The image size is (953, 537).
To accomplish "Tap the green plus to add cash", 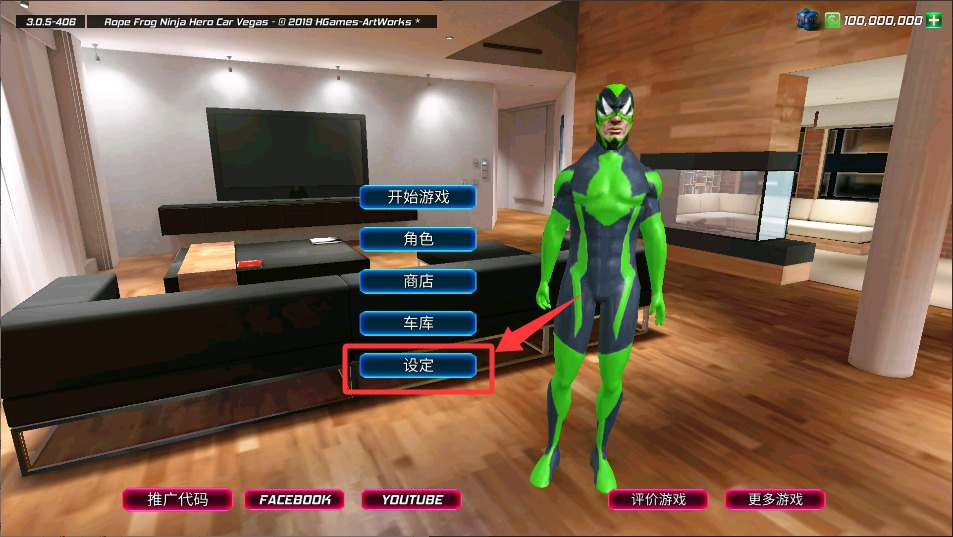I will (x=935, y=20).
